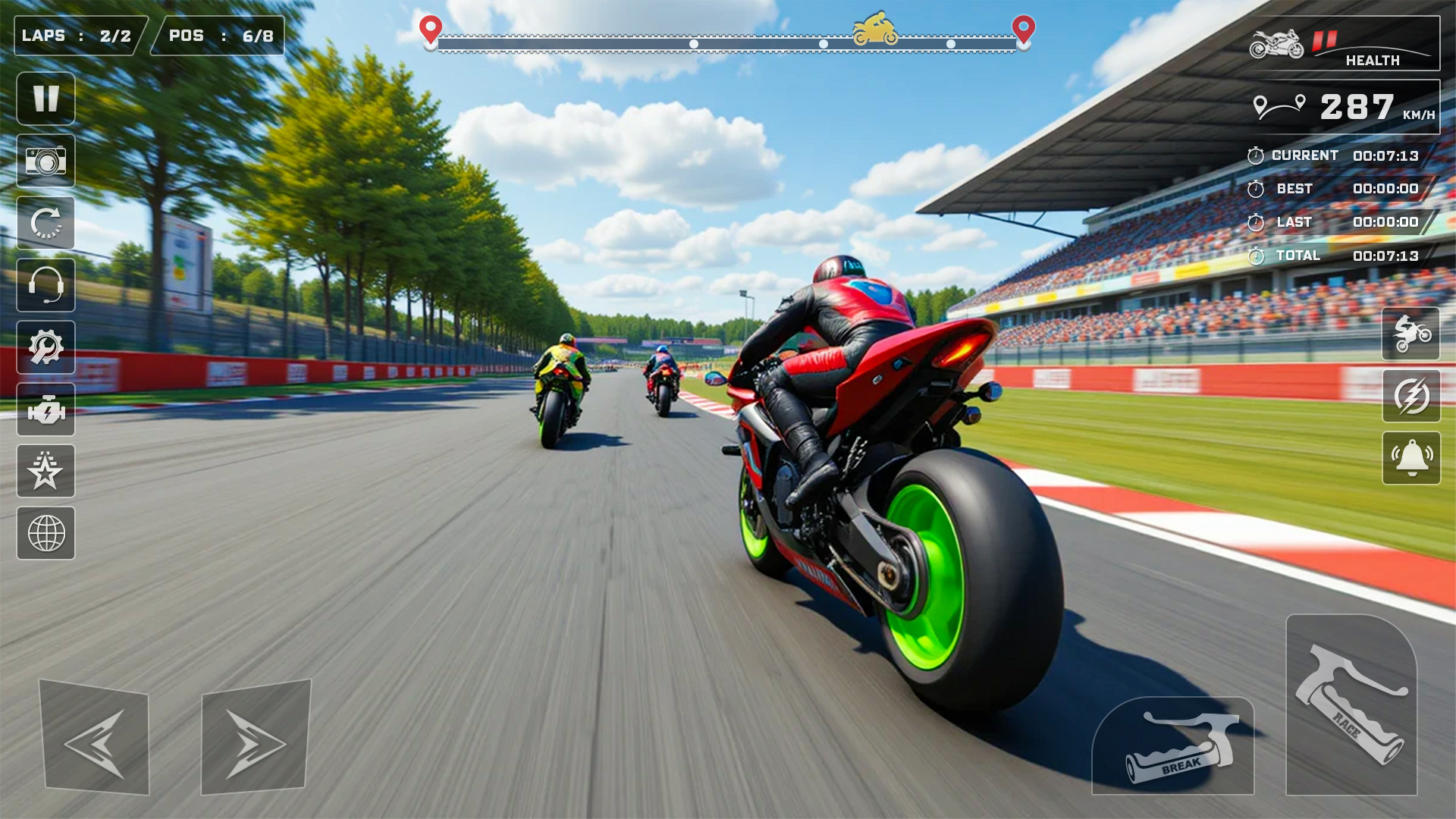Image resolution: width=1456 pixels, height=819 pixels.
Task: Select the engine icon button
Action: [x=45, y=409]
